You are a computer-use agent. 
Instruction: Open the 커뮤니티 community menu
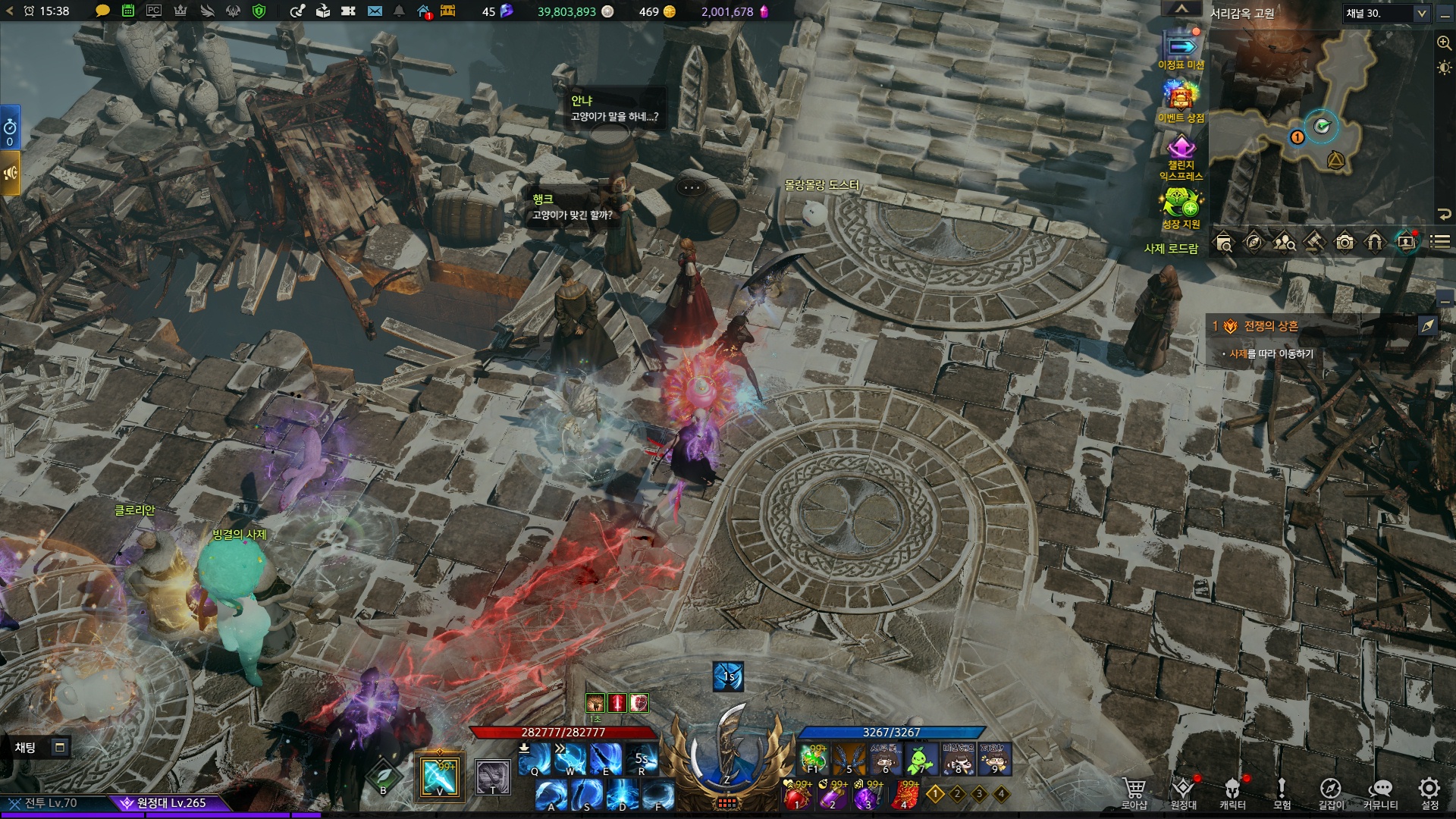click(x=1380, y=793)
